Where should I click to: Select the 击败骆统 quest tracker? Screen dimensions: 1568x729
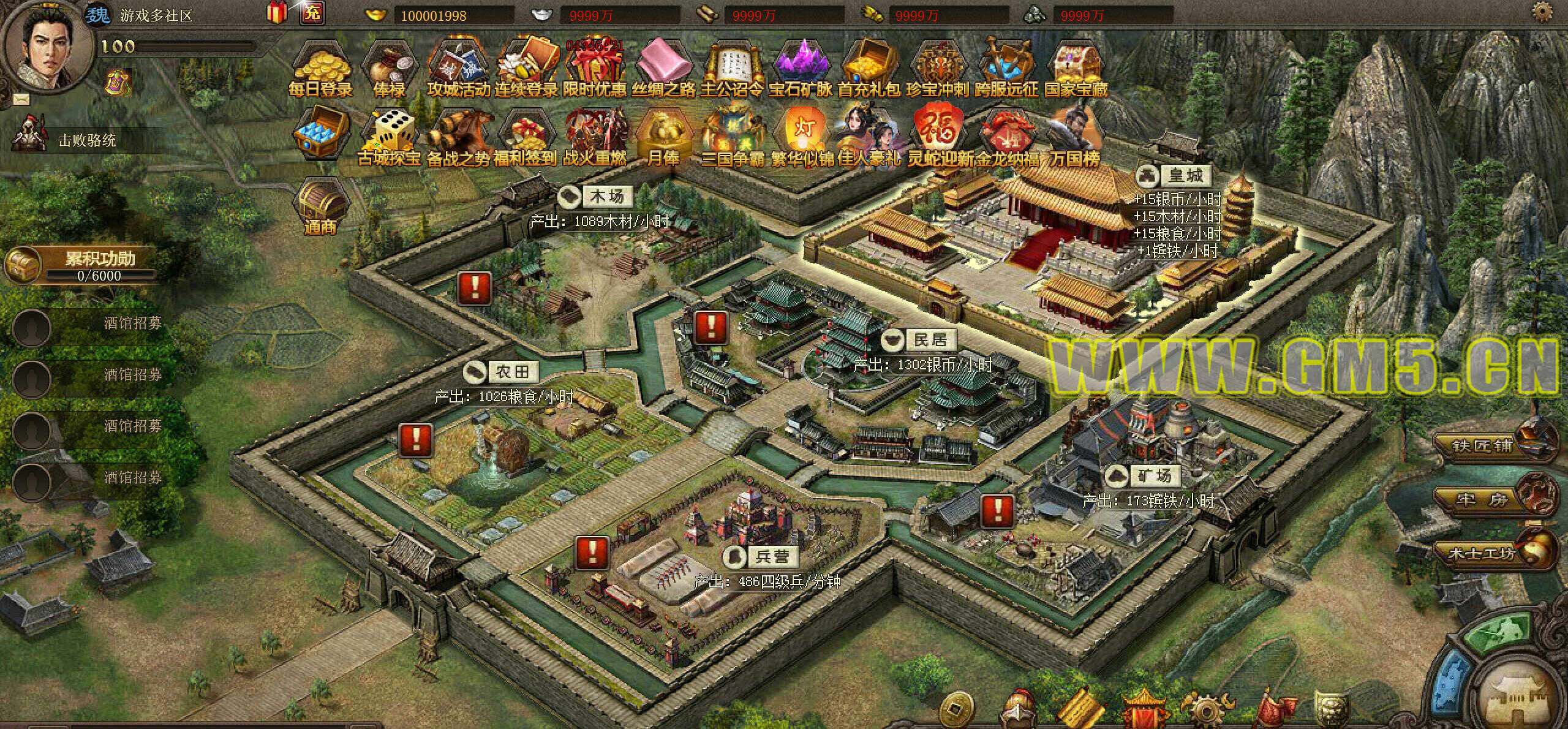[x=86, y=140]
